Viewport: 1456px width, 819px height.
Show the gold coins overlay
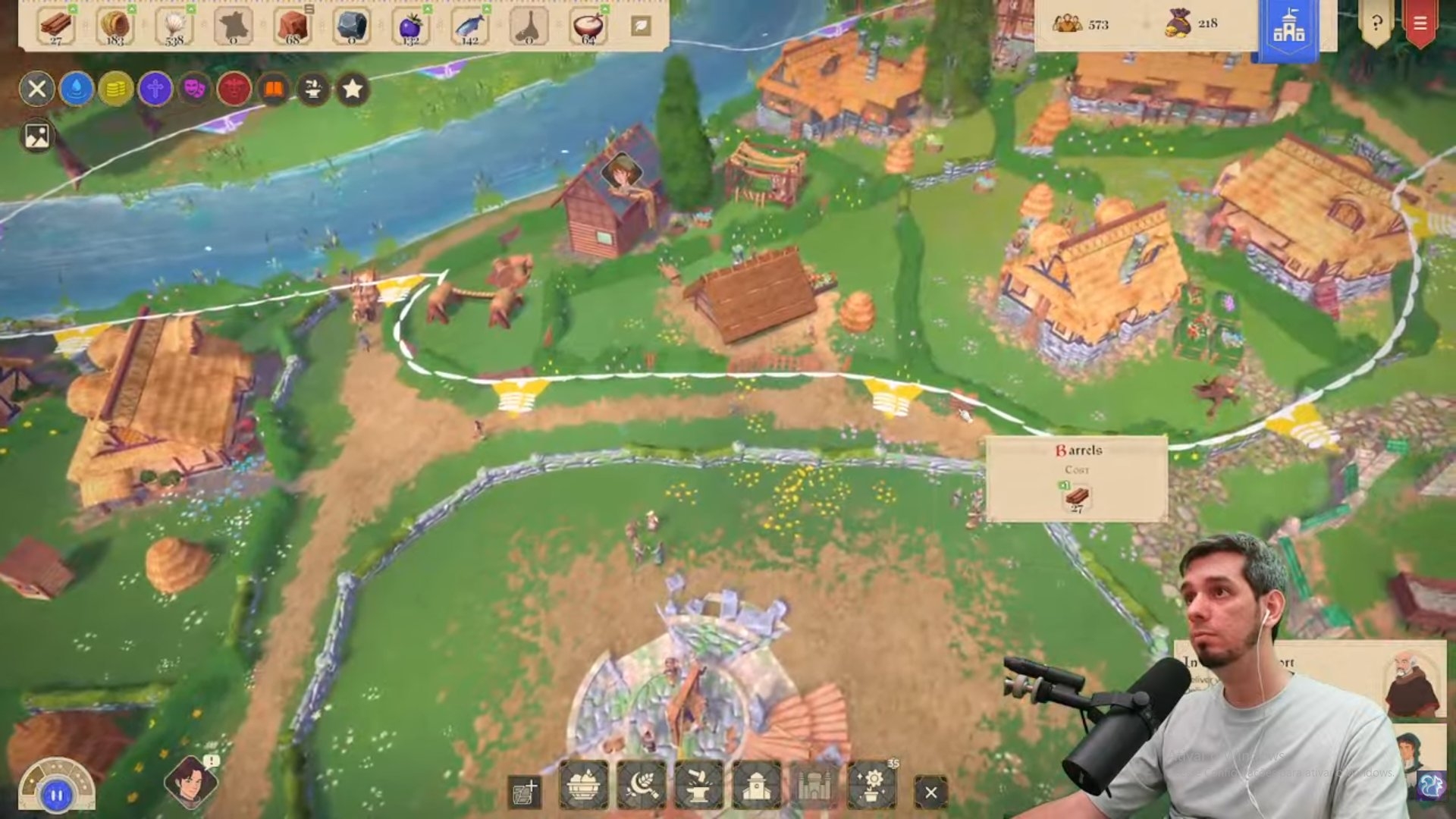(115, 89)
